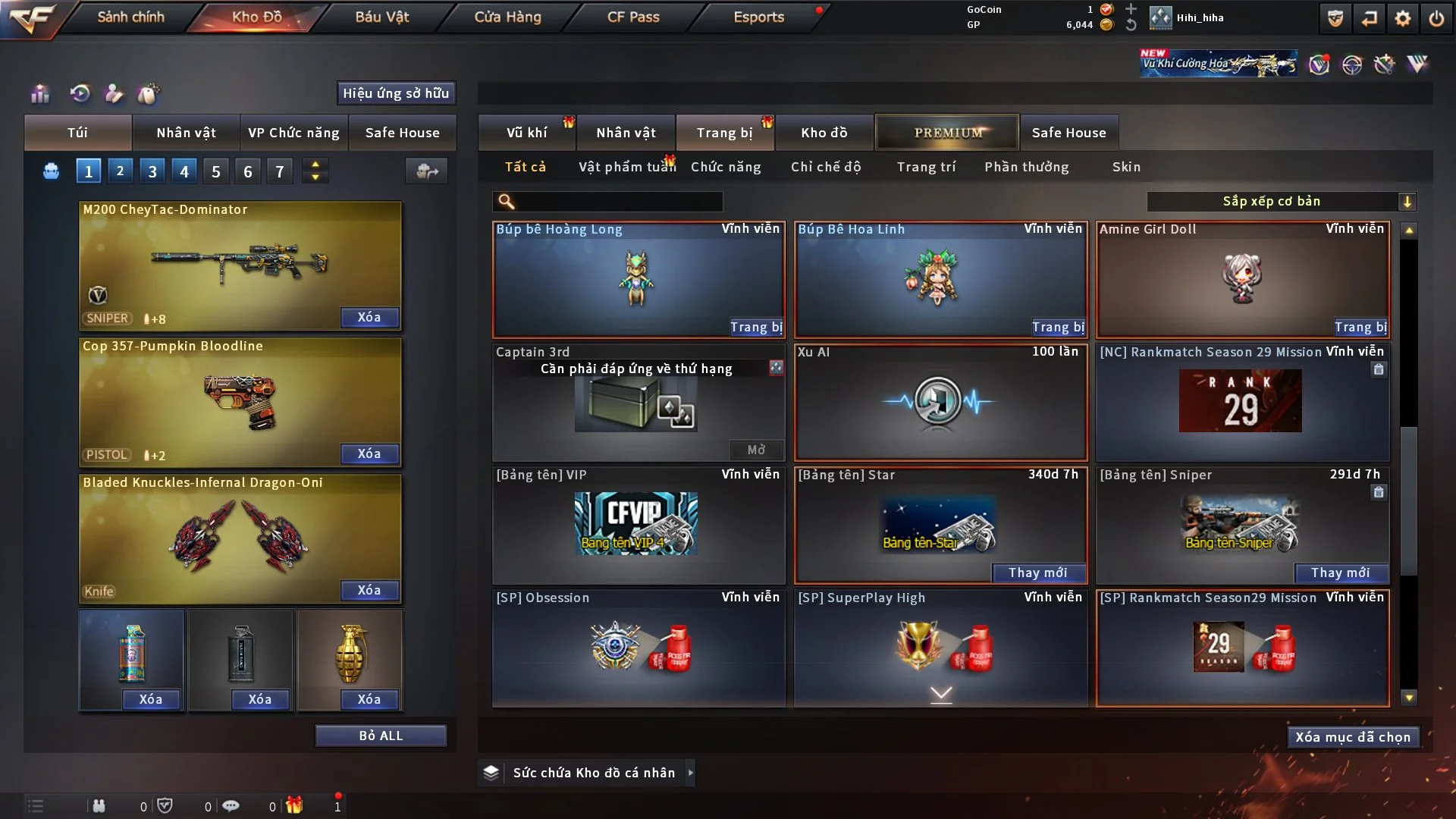1456x819 pixels.
Task: Open the Esports tab
Action: point(758,17)
